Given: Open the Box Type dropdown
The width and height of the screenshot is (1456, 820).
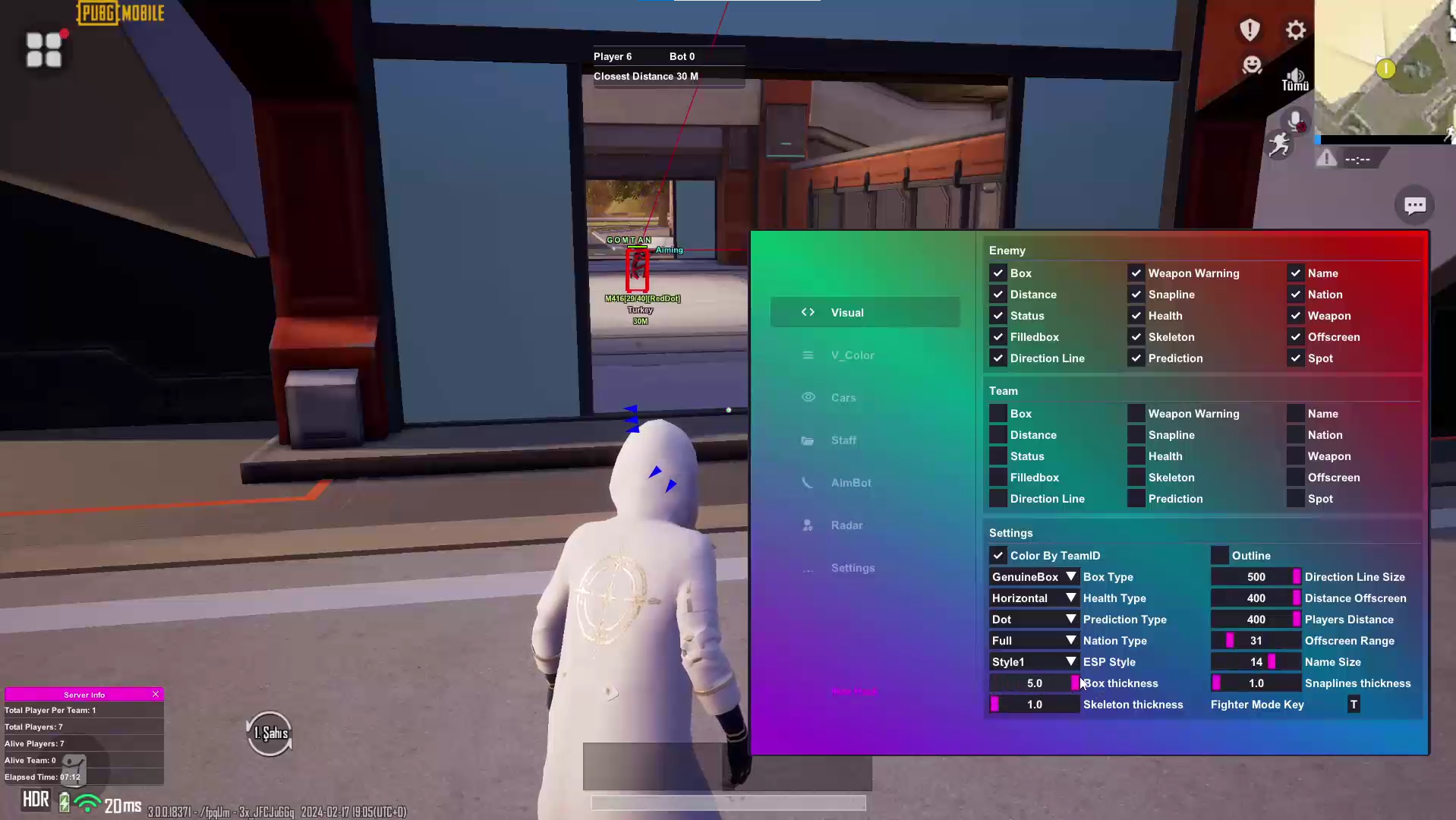Looking at the screenshot, I should pos(1034,577).
